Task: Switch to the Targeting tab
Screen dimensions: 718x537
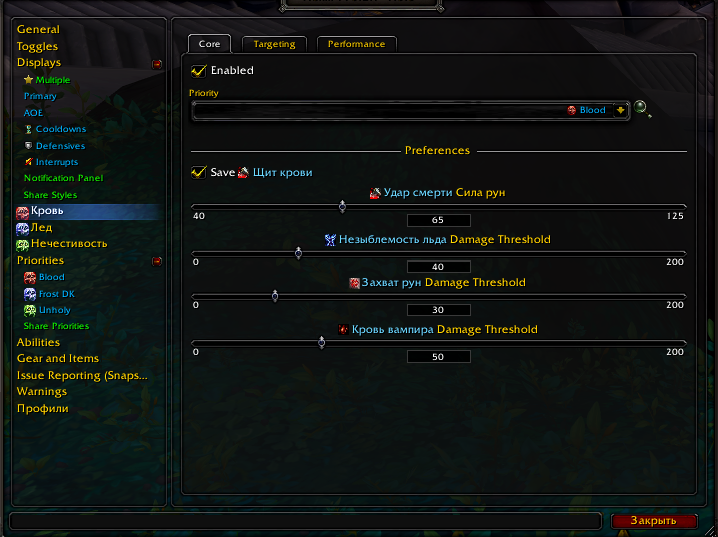Action: 274,44
